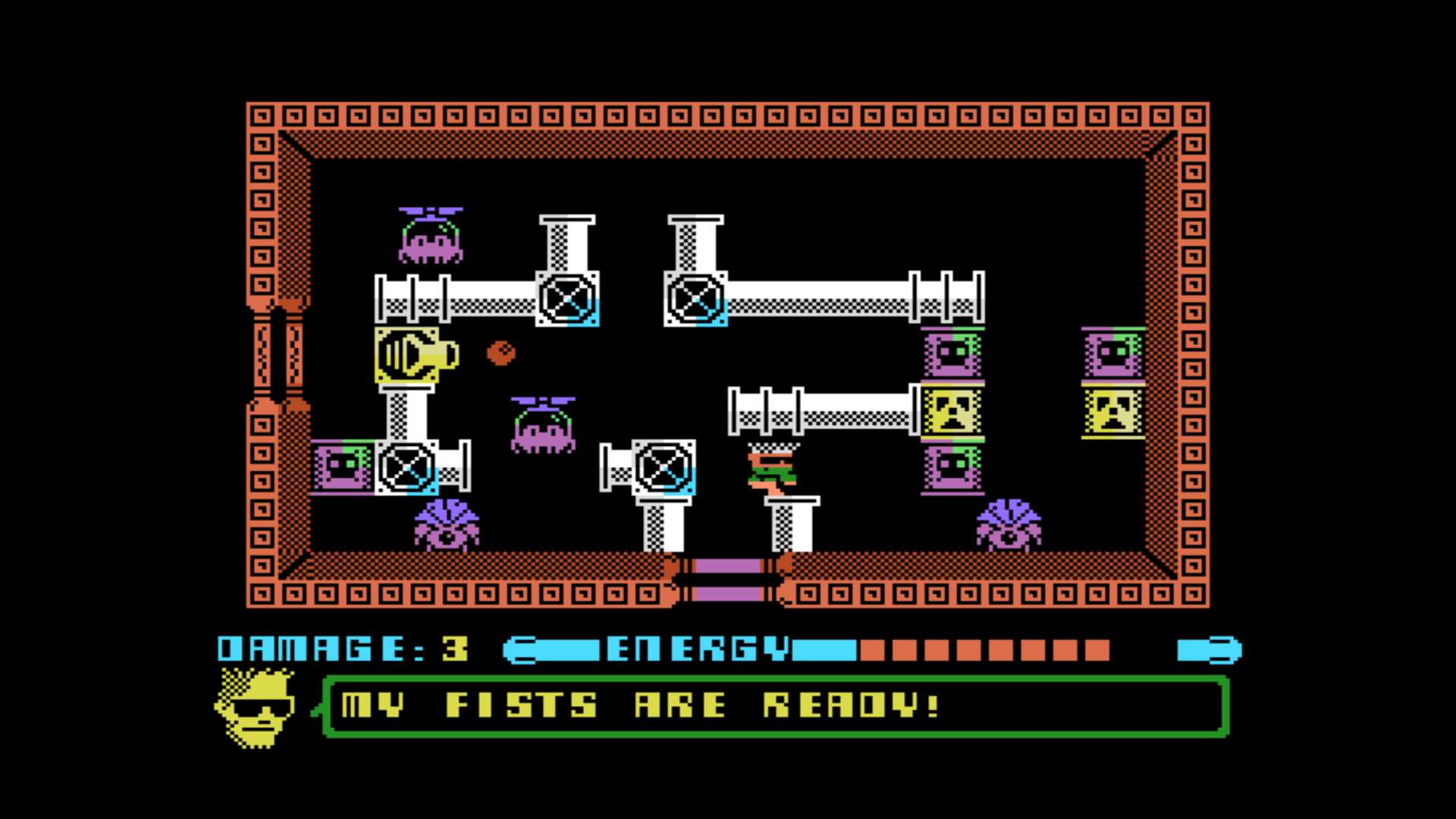Click the sunglasses hero portrait

pos(256,708)
